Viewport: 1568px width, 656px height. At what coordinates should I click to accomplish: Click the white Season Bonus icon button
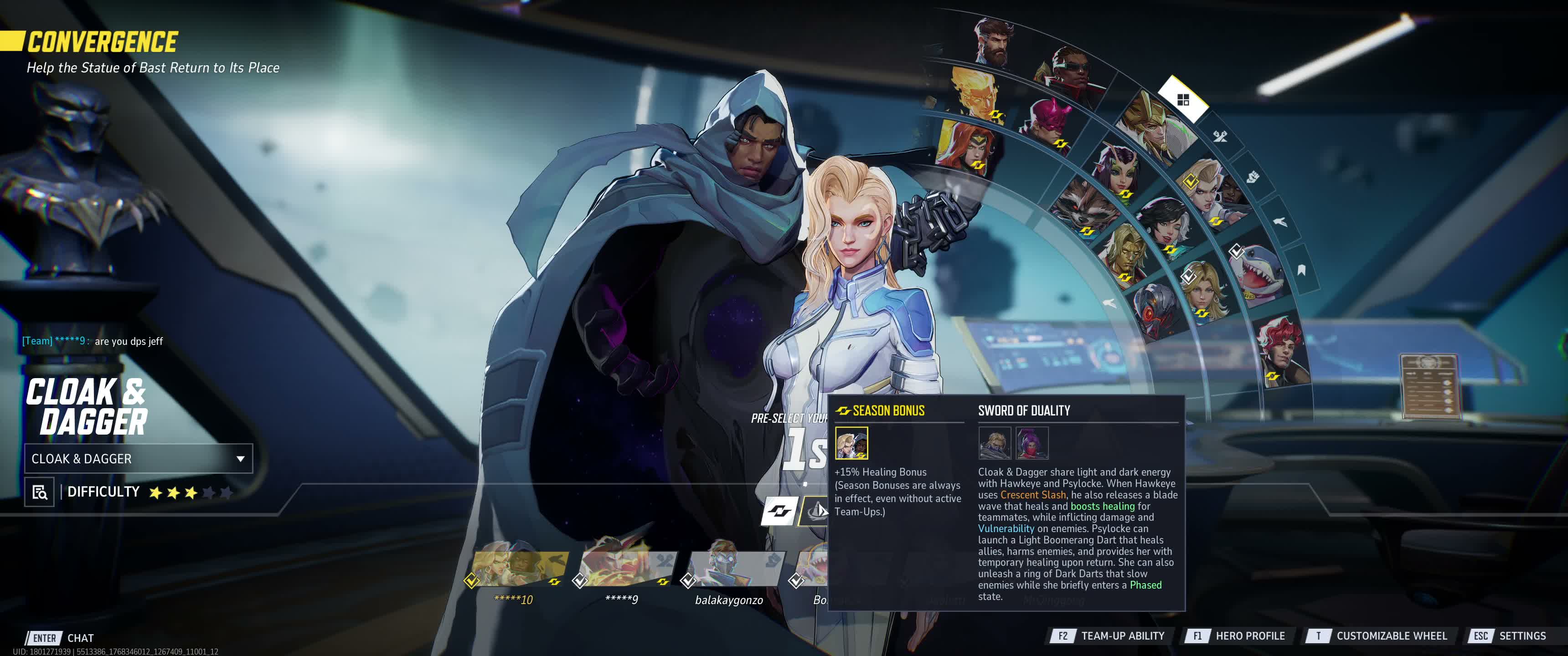[x=779, y=511]
